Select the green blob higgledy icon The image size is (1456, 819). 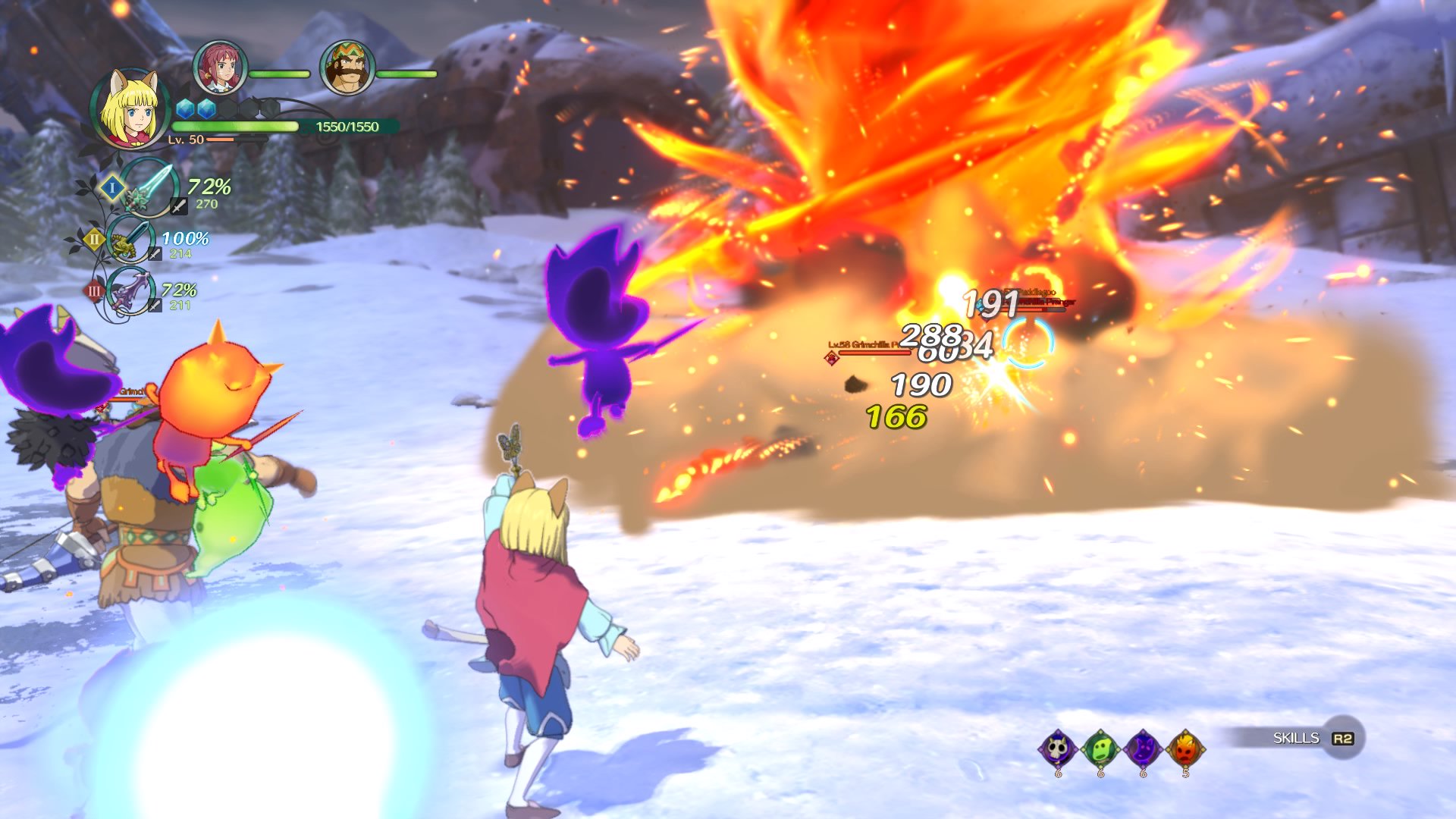click(1100, 749)
